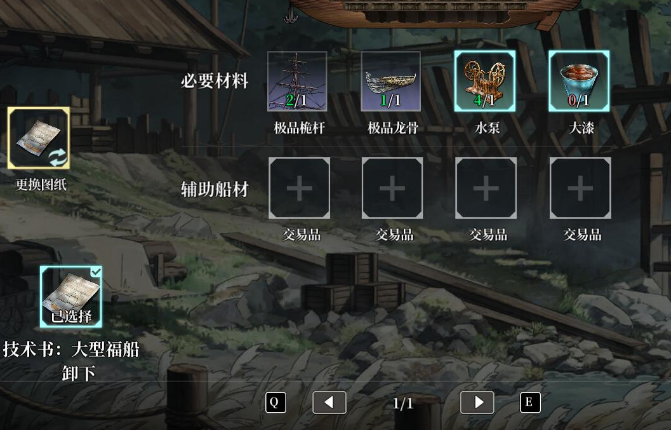
Task: Select the 极品桅杆 mast material slot
Action: pos(297,81)
